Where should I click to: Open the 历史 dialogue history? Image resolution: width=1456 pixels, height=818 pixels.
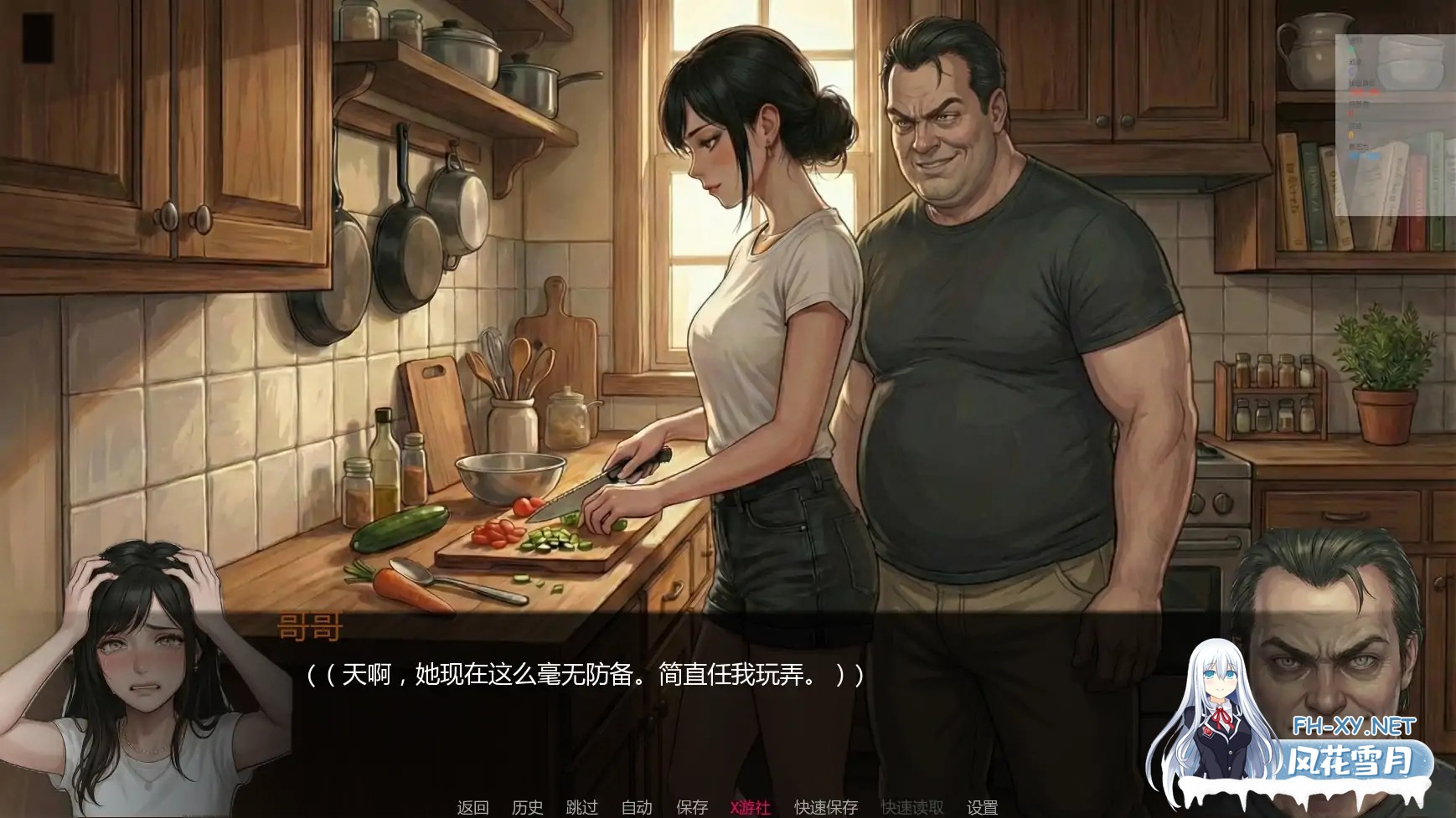coord(525,809)
